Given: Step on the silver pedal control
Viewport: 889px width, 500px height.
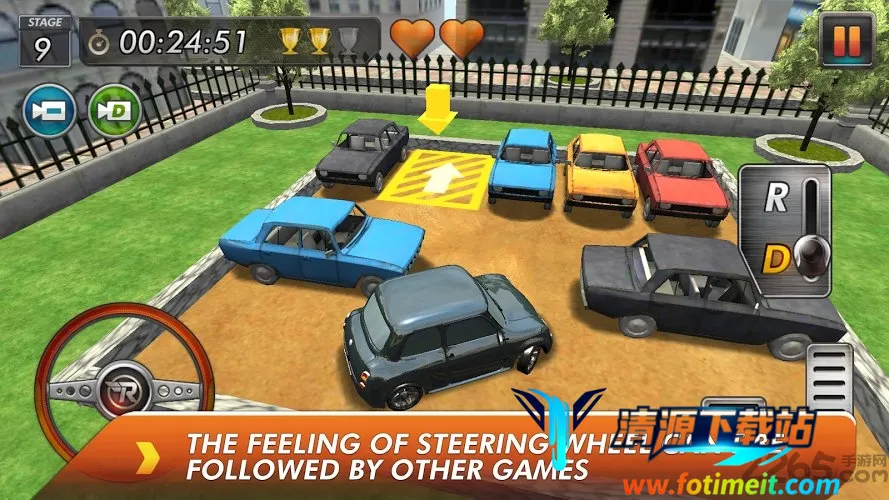Looking at the screenshot, I should click(830, 378).
